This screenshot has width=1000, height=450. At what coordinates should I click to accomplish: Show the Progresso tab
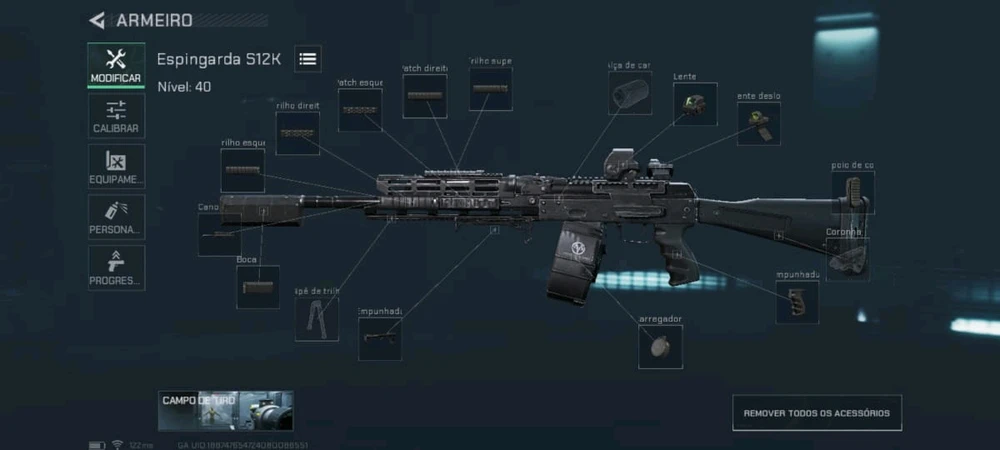click(x=116, y=267)
